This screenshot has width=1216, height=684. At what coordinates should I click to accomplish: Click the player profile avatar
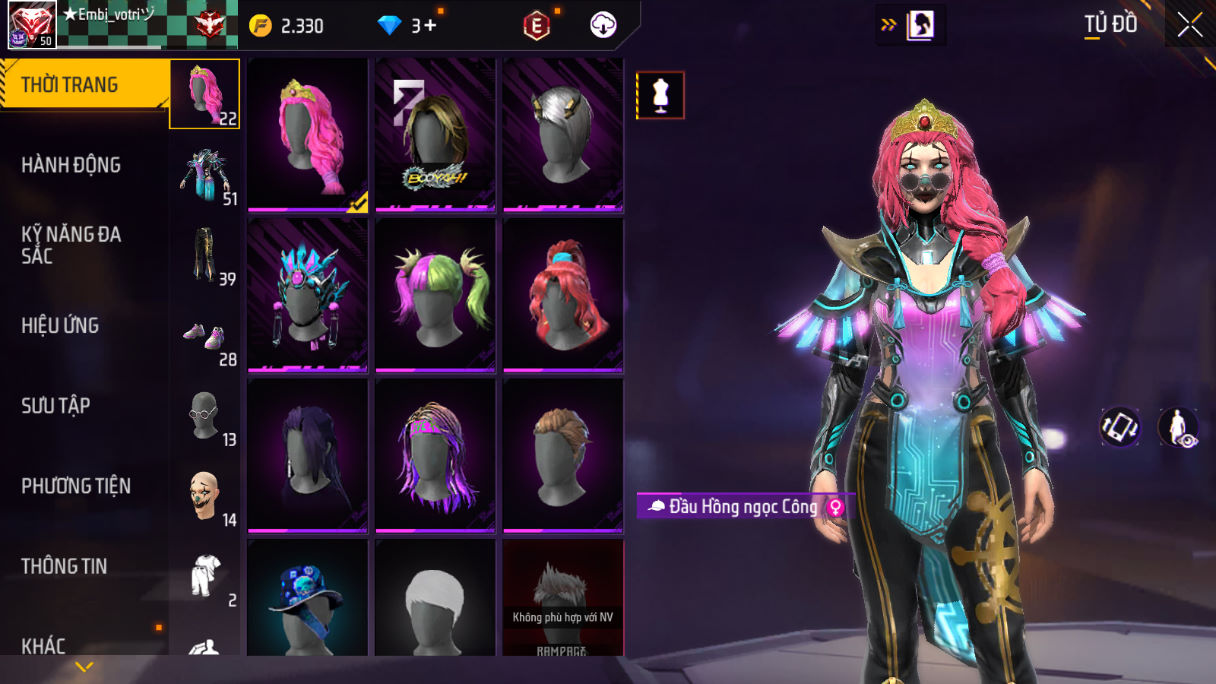32,25
